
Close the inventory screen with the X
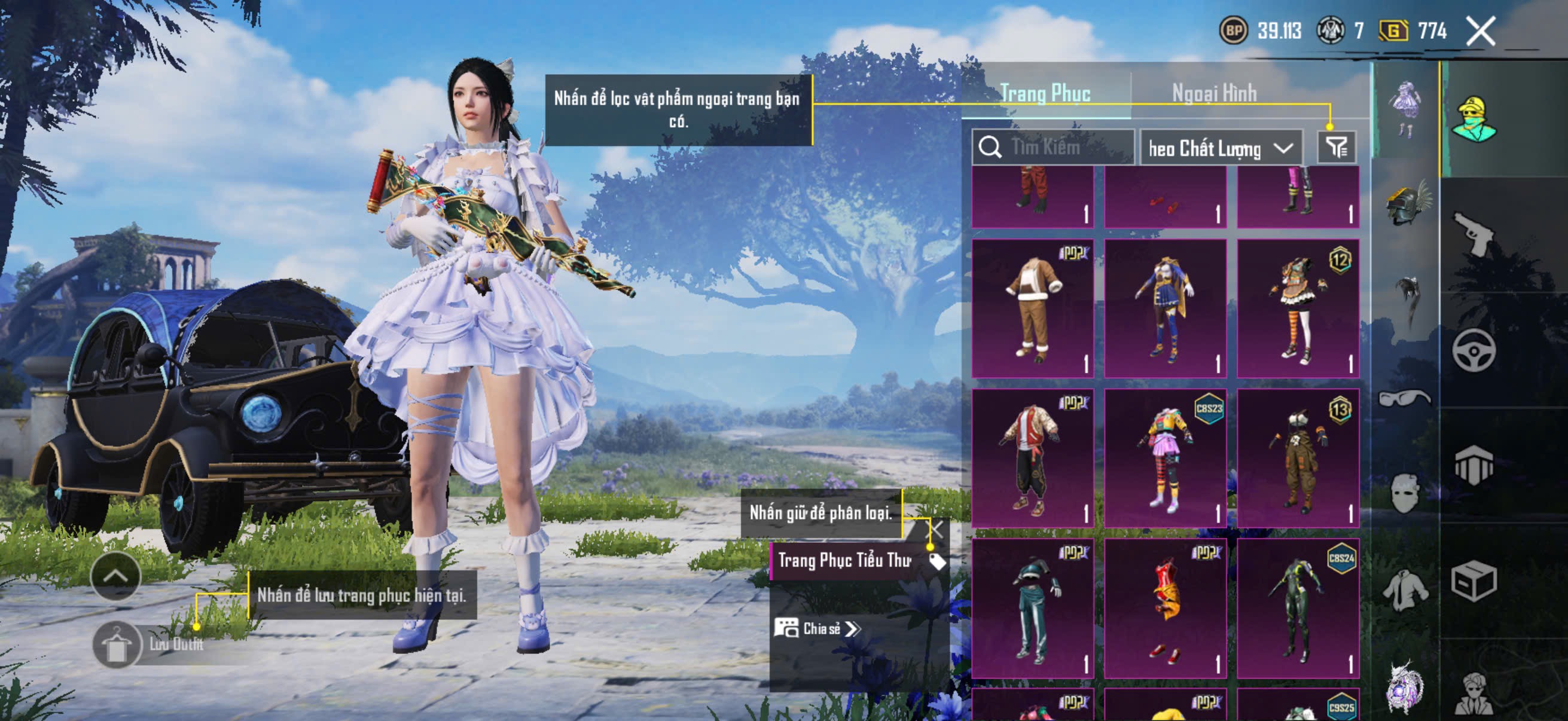1480,31
